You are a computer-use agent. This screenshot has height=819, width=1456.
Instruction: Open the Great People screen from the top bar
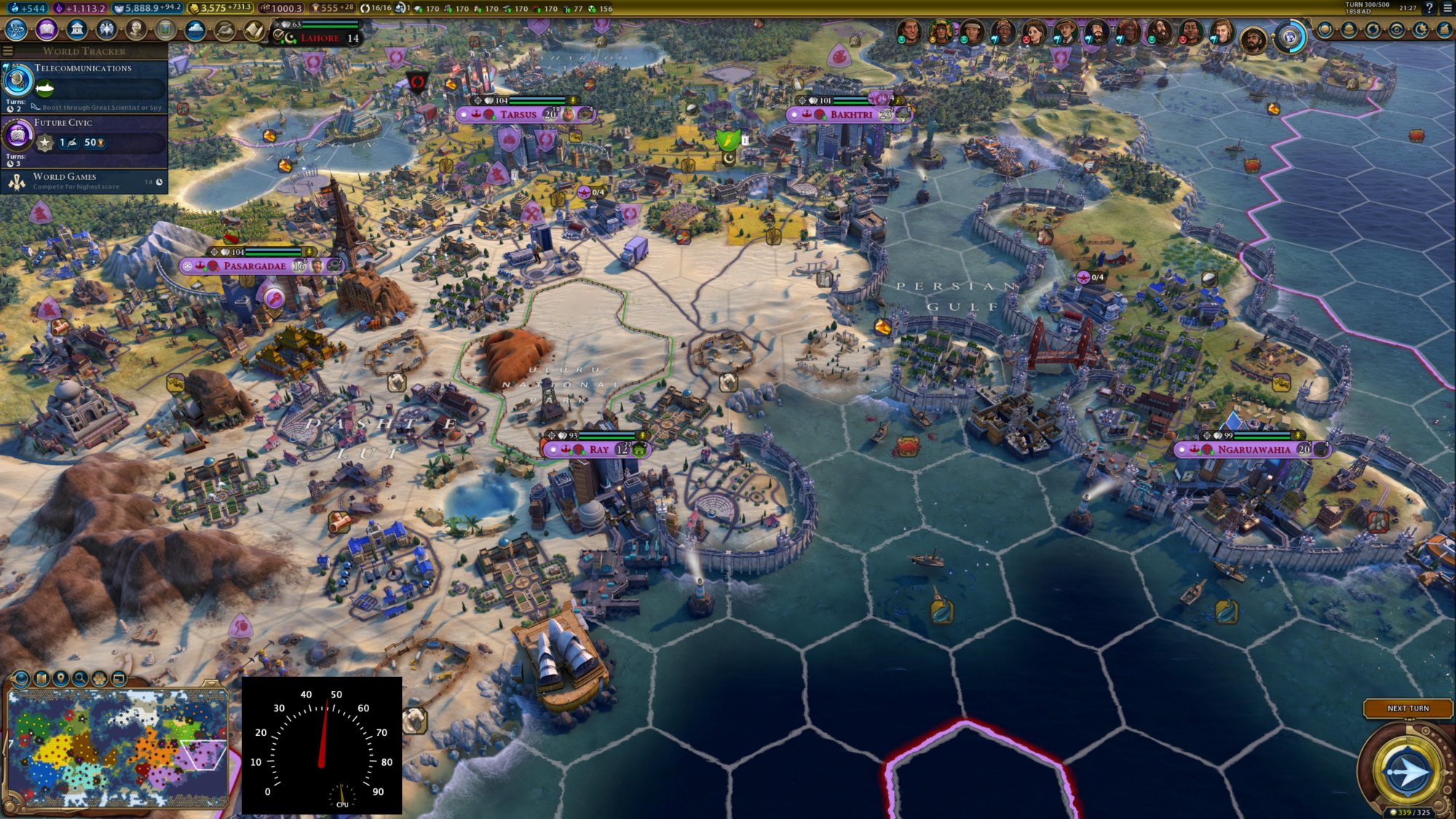tap(136, 29)
